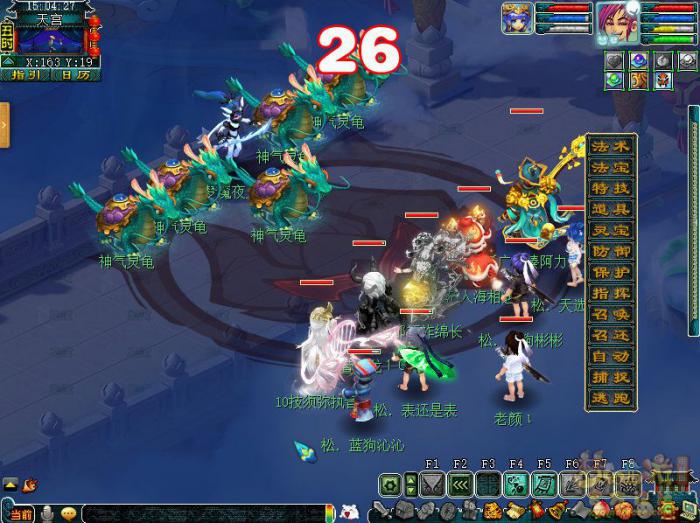Select the 捕捉 capture command

611,377
